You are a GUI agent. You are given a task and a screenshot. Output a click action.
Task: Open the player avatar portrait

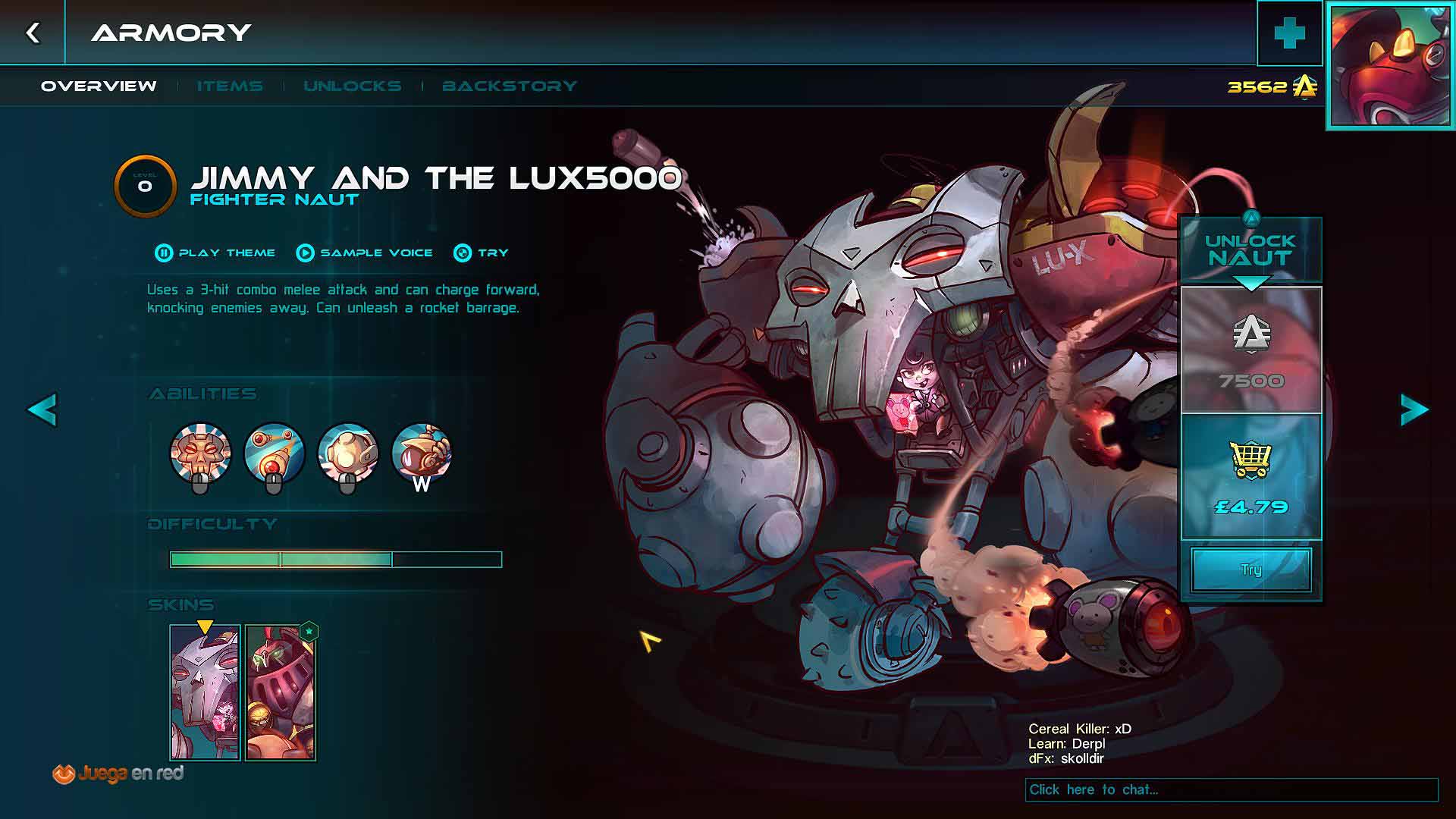[1391, 65]
